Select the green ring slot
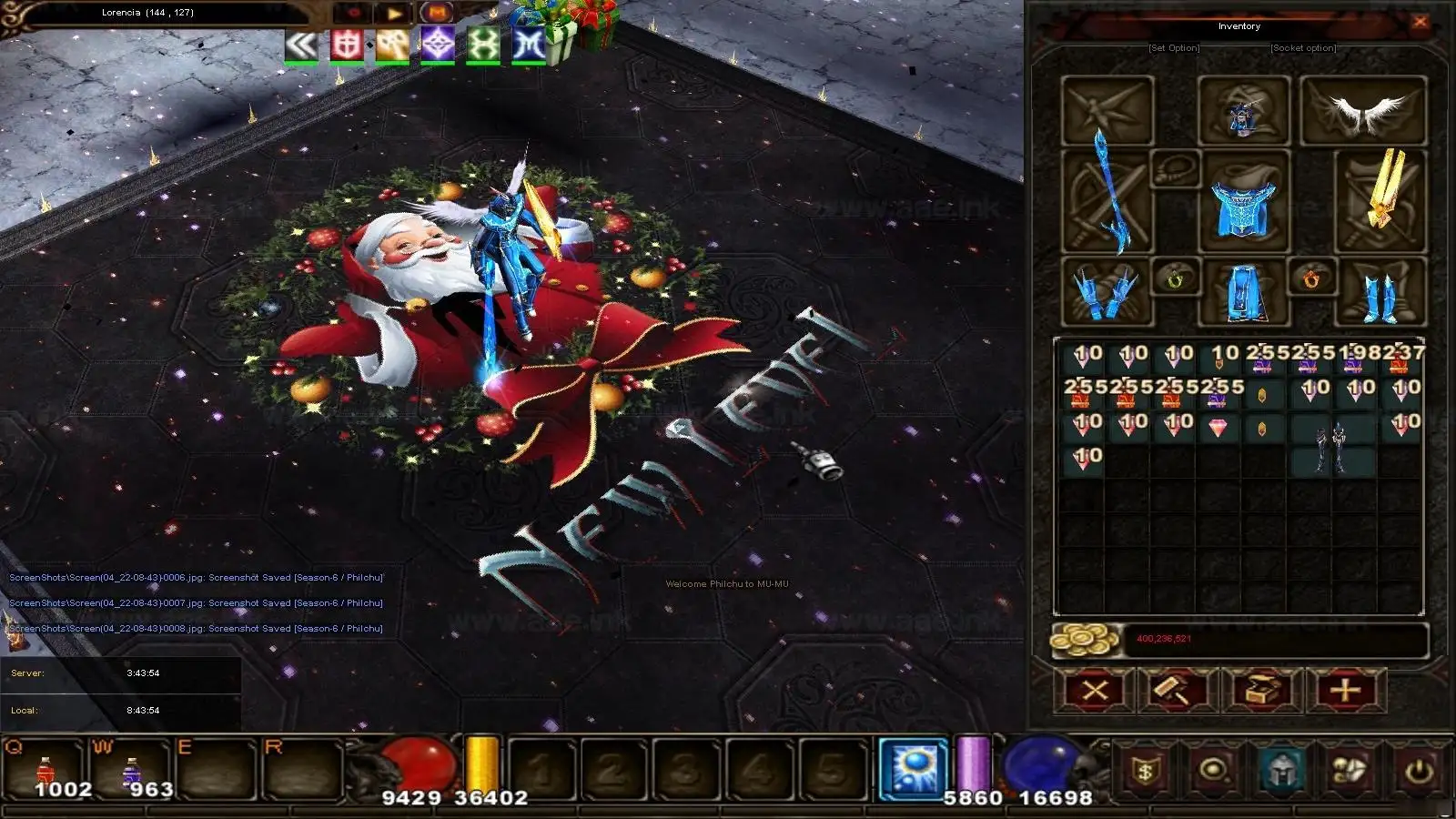The image size is (1456, 819). pos(1176,278)
